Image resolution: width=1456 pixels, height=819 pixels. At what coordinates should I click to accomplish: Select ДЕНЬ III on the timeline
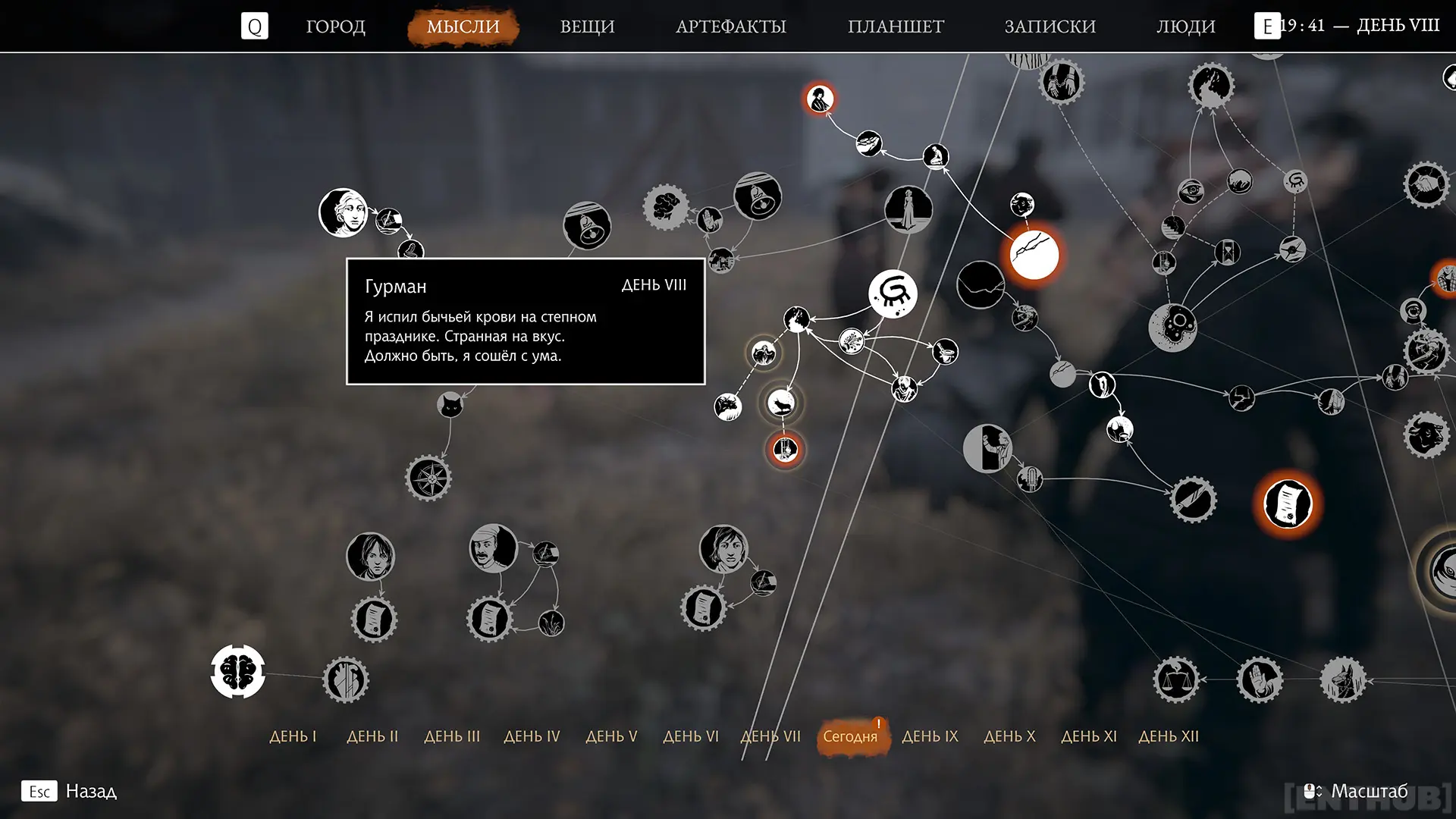[452, 736]
